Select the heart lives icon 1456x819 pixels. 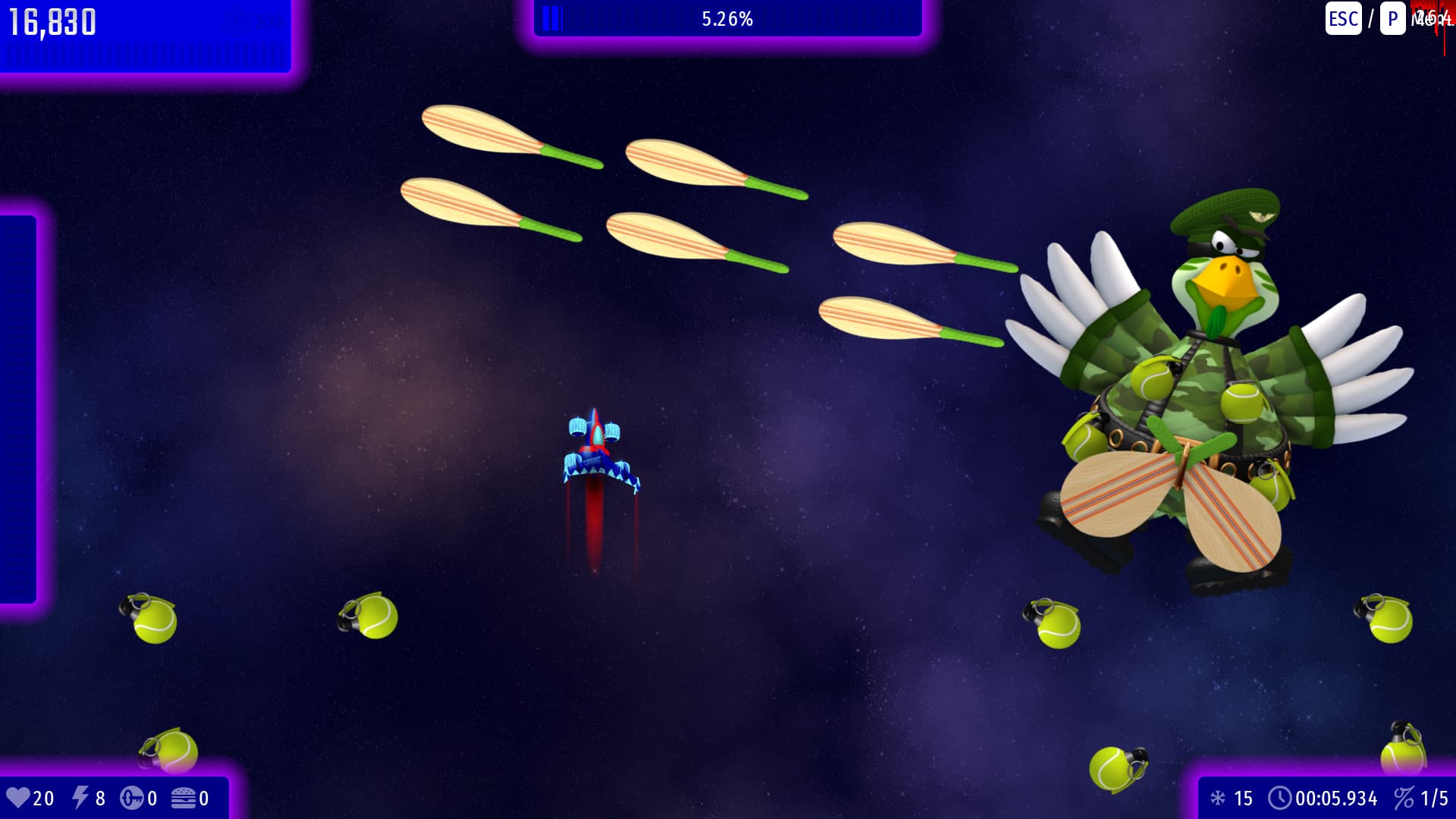[x=20, y=798]
